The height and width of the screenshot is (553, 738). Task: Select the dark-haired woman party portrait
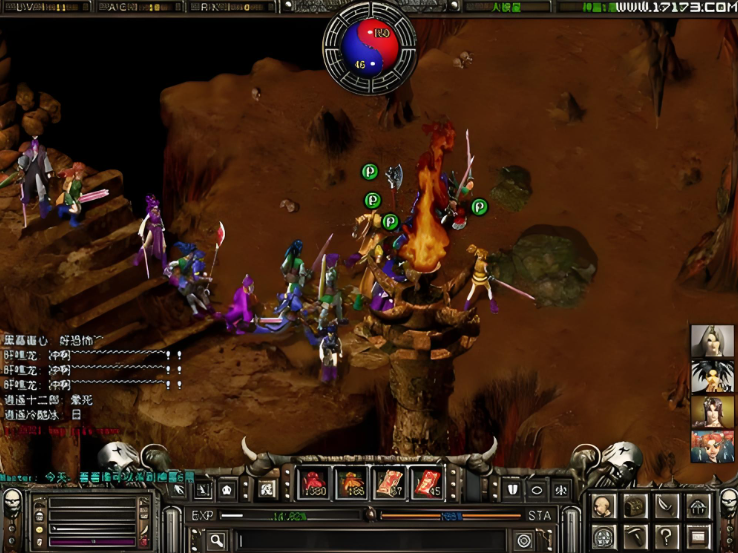pyautogui.click(x=712, y=411)
